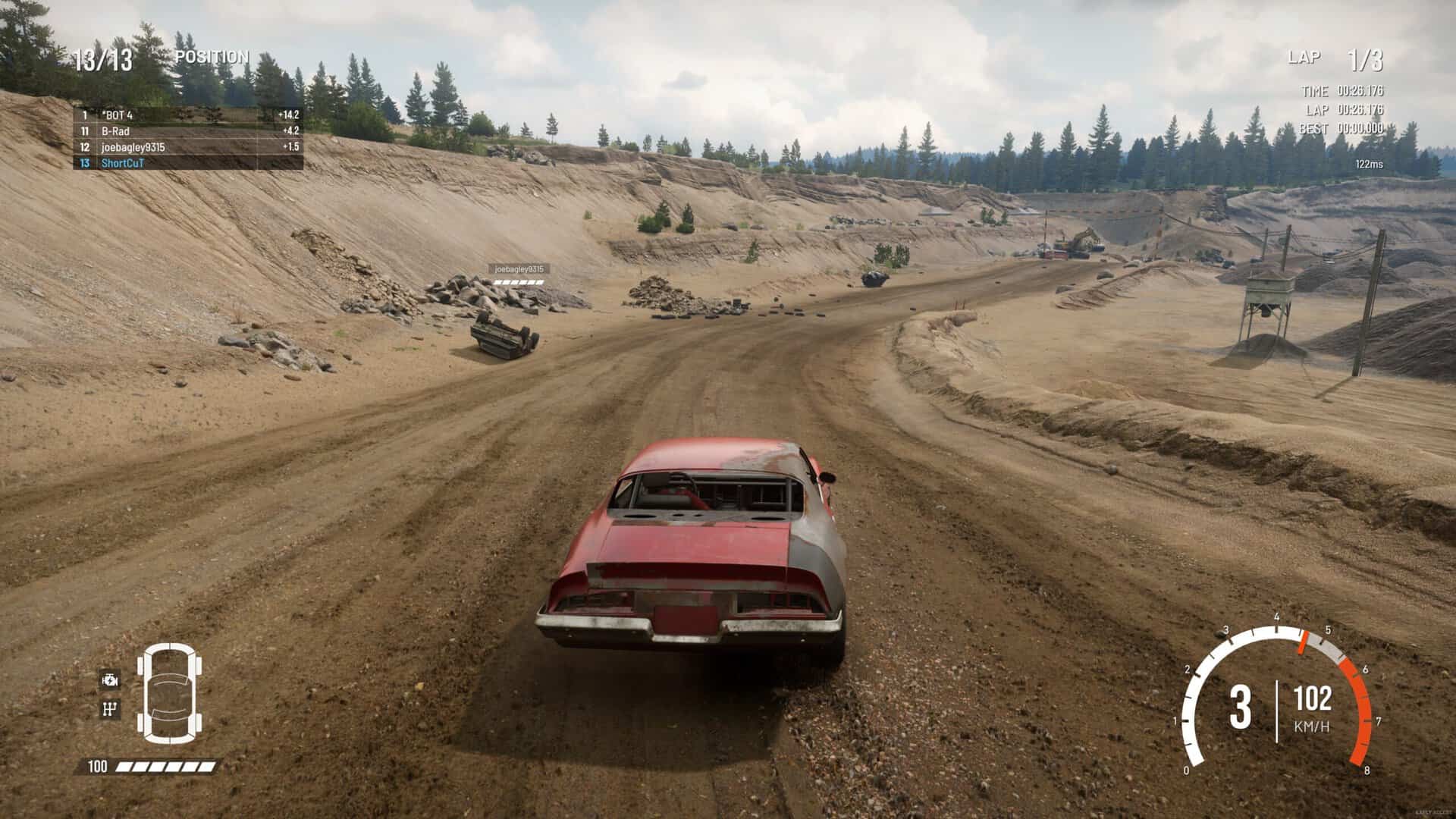Viewport: 1456px width, 819px height.
Task: Click the gearbox damage status icon
Action: [x=110, y=709]
